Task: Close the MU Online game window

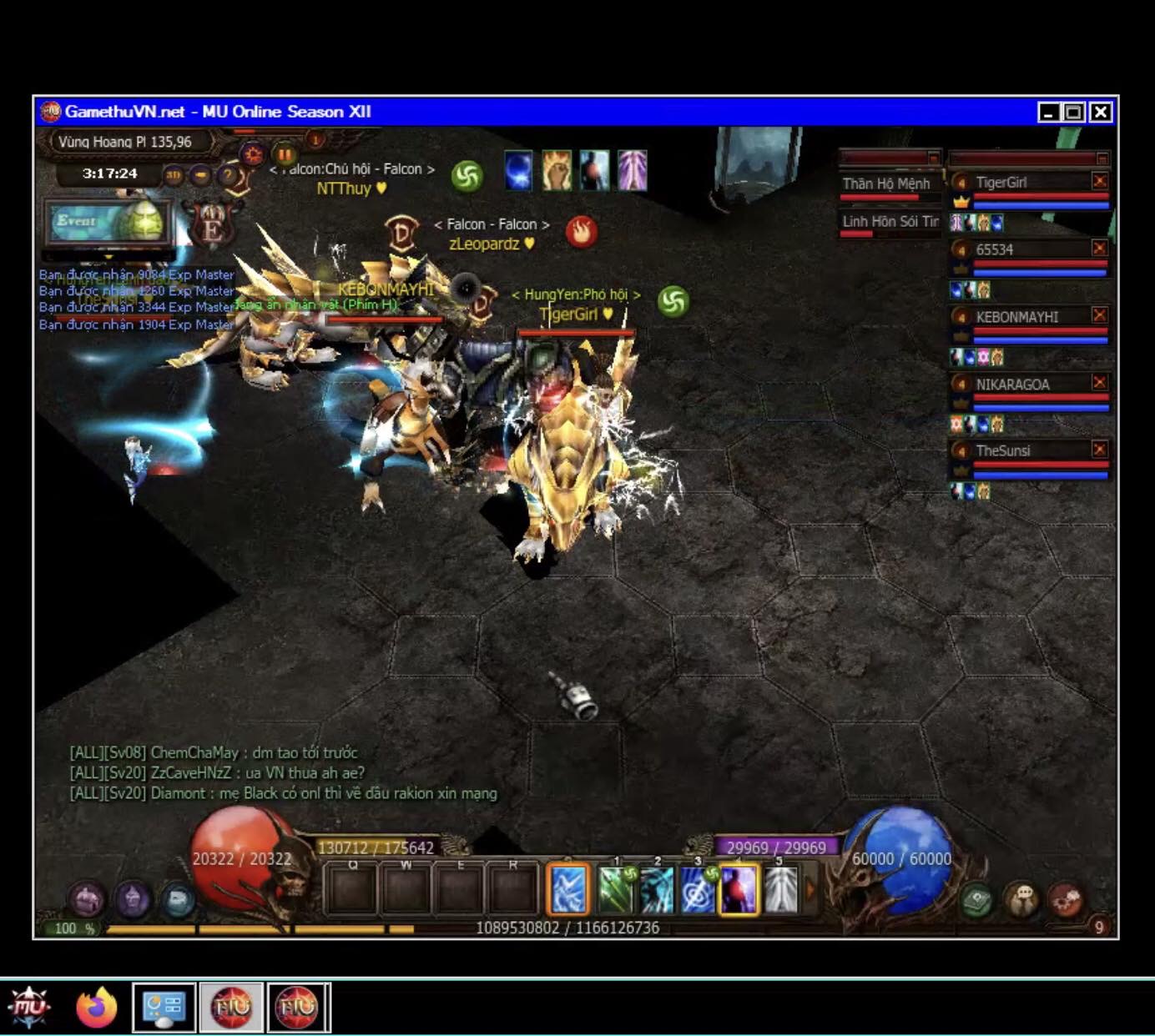Action: click(1101, 112)
